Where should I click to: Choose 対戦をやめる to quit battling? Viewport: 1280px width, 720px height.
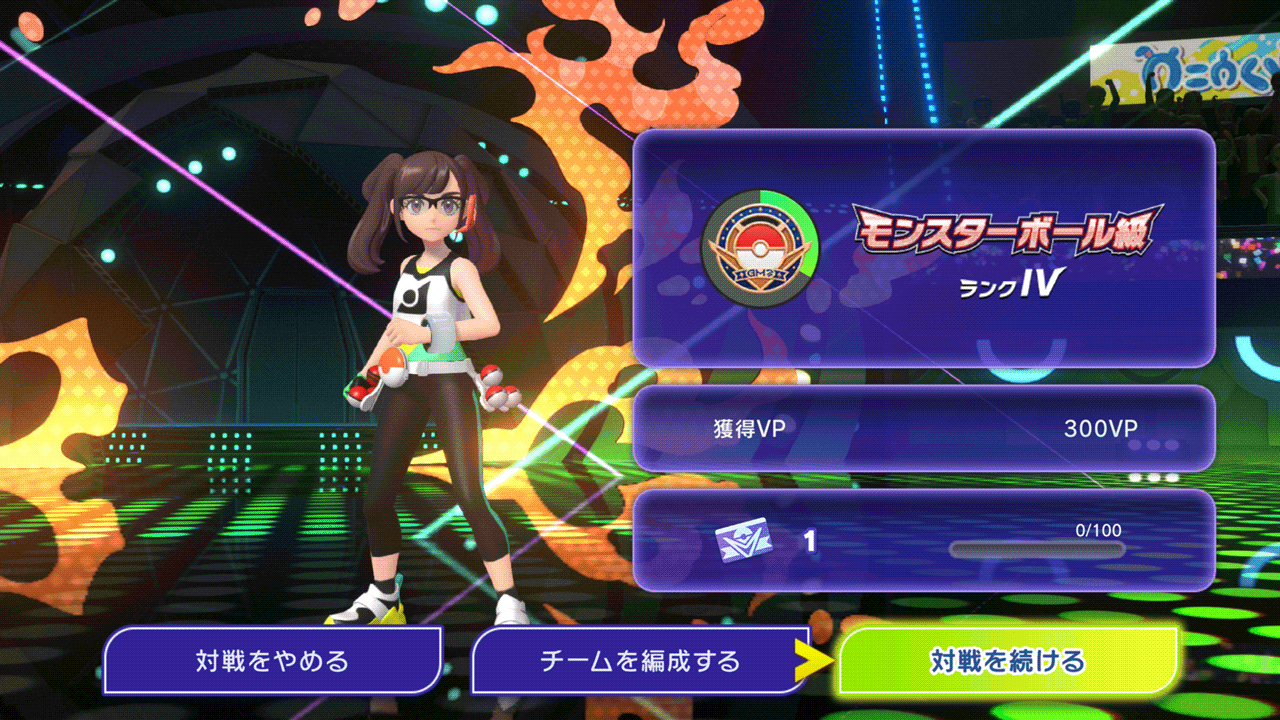(x=272, y=661)
